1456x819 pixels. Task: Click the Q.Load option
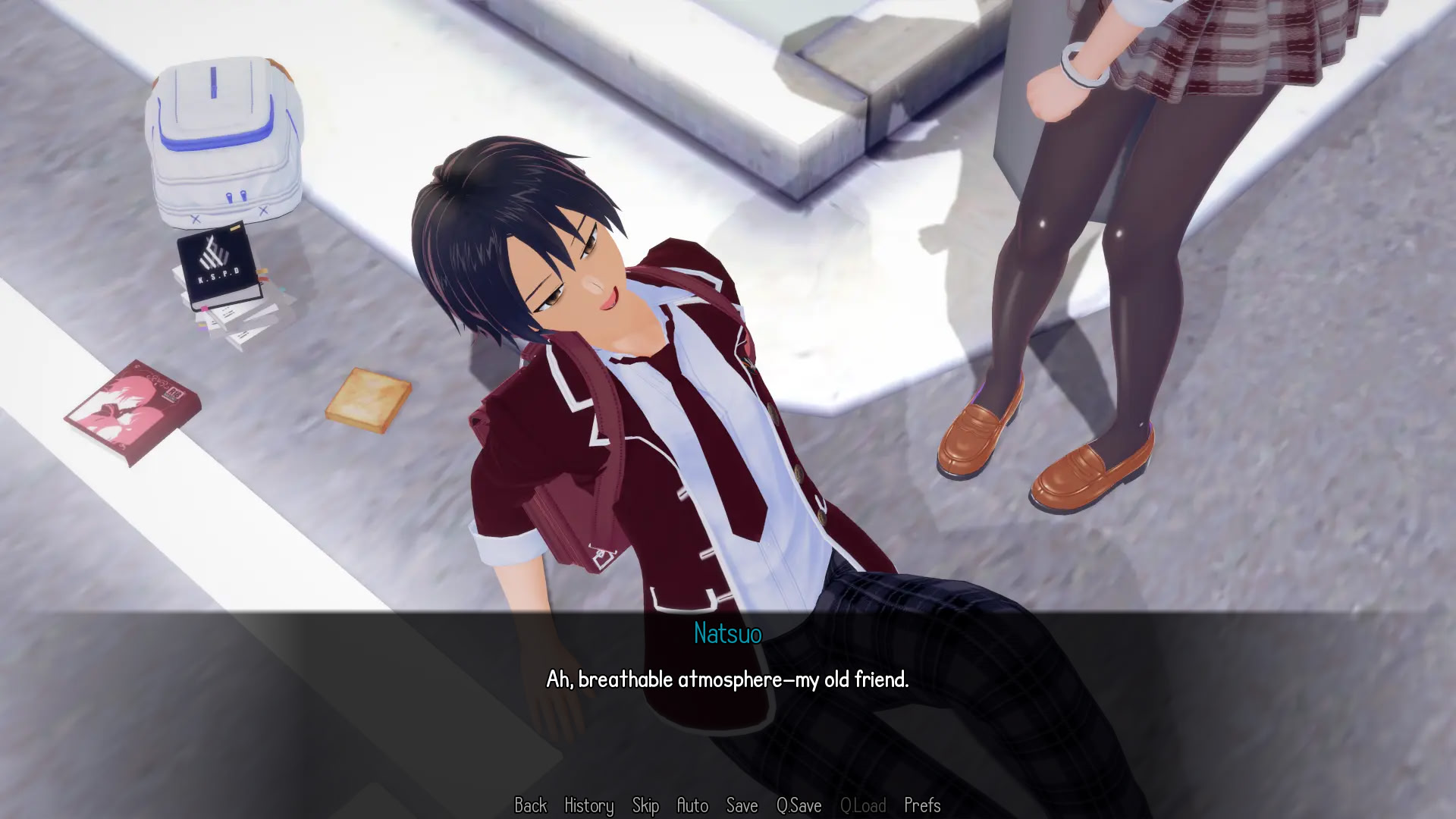[x=864, y=806]
